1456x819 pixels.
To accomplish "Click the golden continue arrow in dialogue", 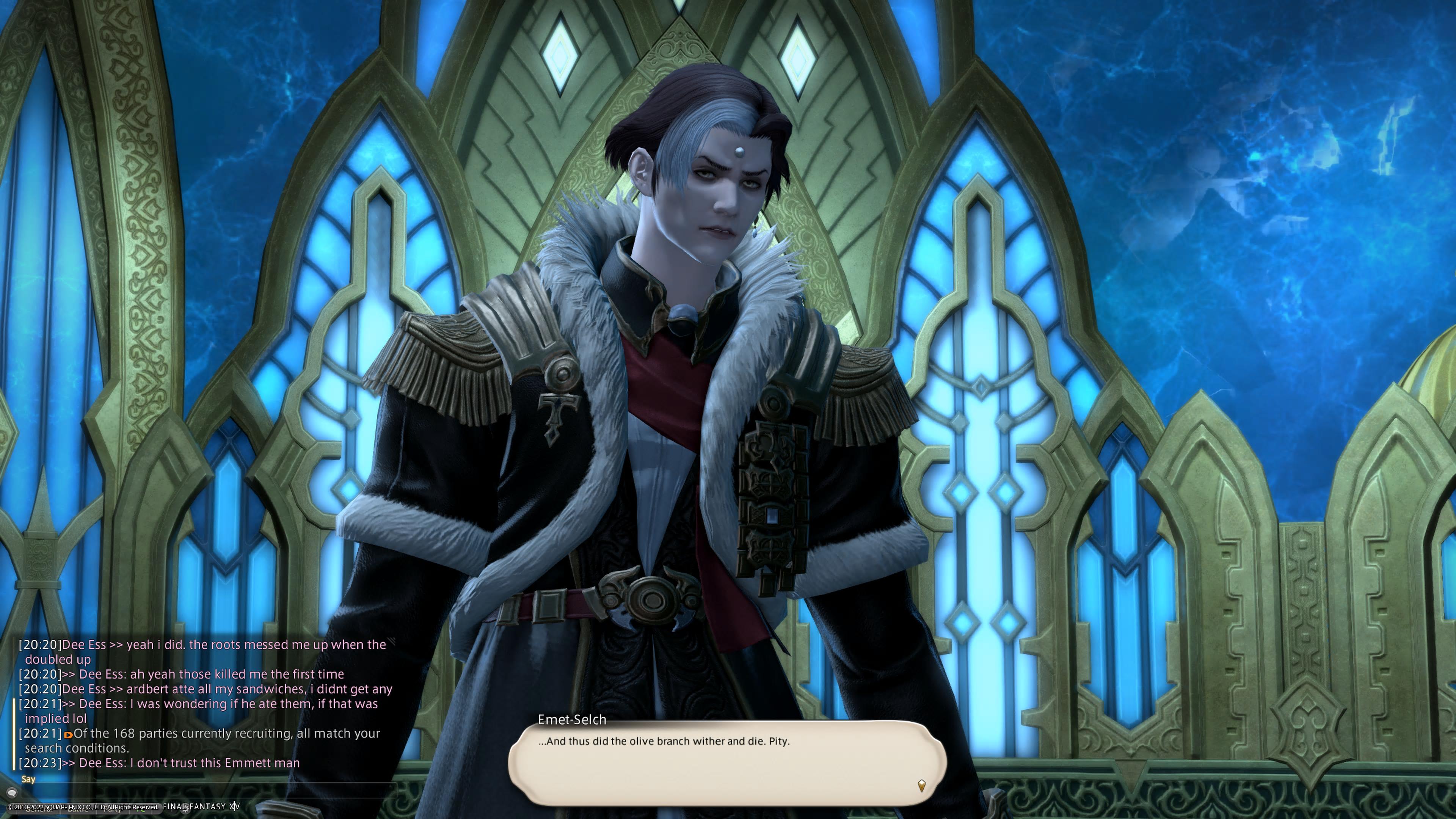I will point(921,785).
